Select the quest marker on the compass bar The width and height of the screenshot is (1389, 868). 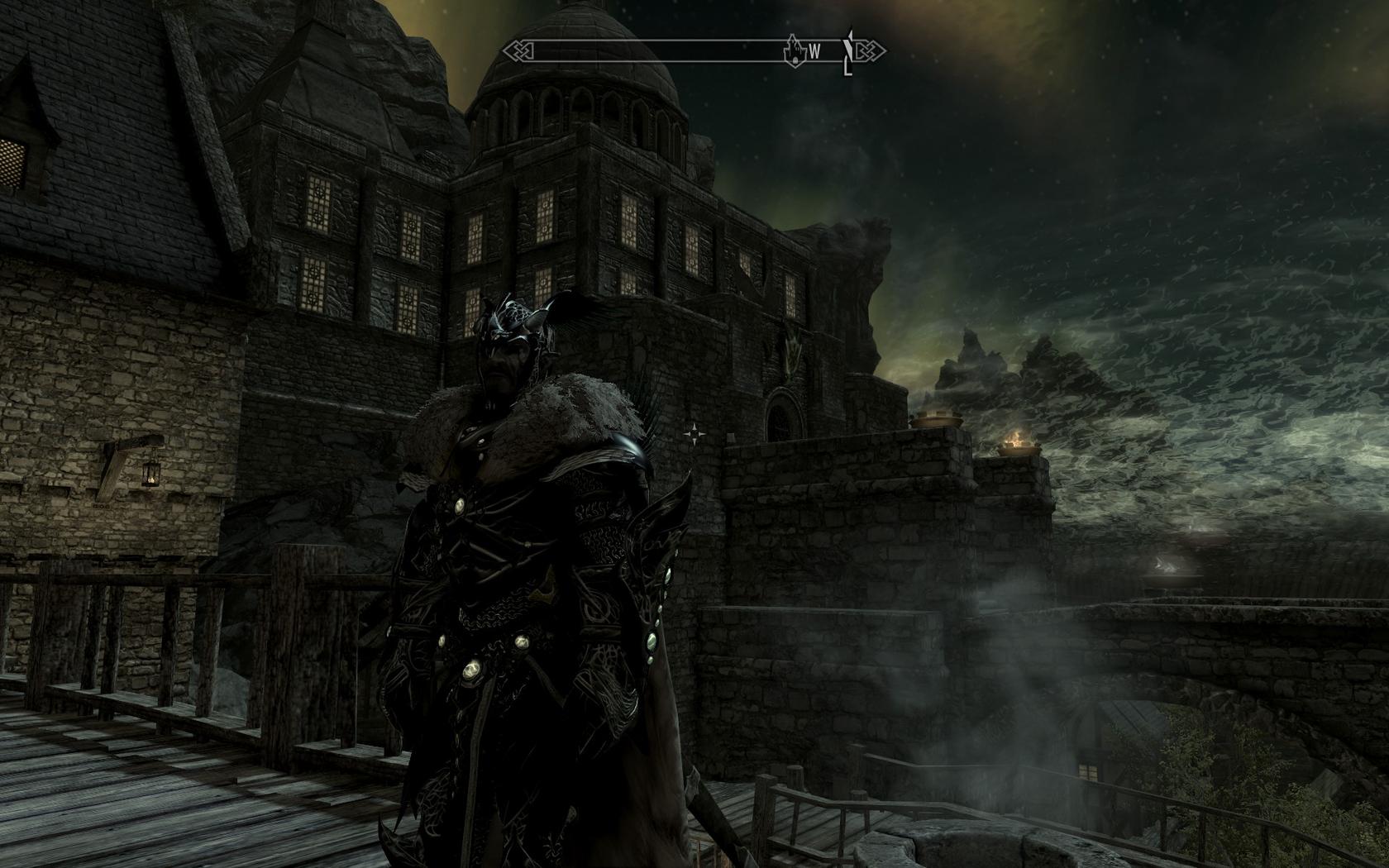click(x=848, y=51)
